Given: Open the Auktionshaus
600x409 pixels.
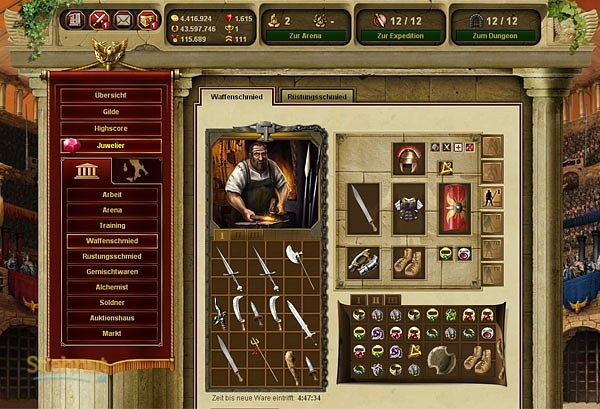Looking at the screenshot, I should coord(112,317).
